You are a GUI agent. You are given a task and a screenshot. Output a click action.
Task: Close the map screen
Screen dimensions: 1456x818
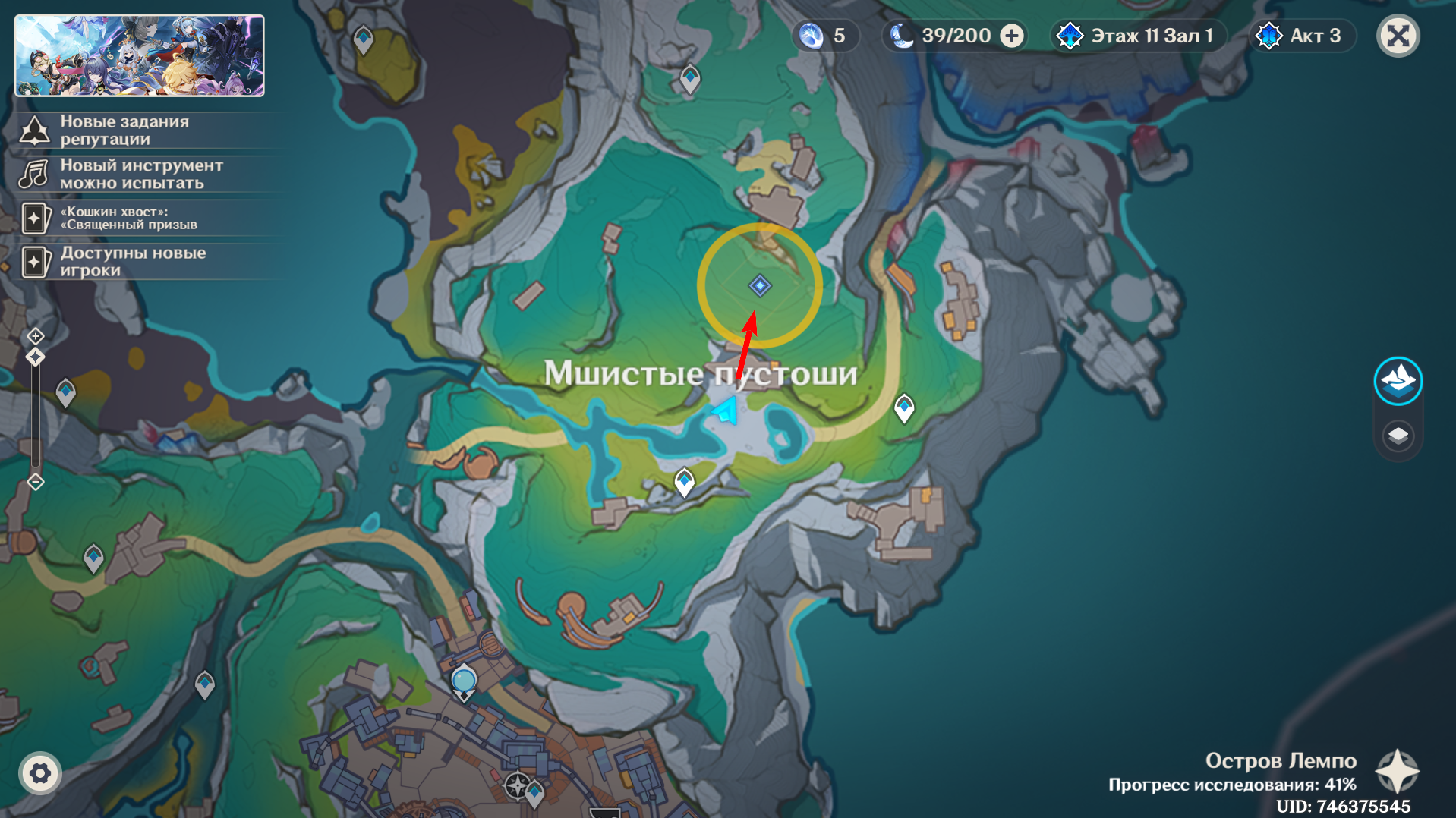(x=1398, y=36)
